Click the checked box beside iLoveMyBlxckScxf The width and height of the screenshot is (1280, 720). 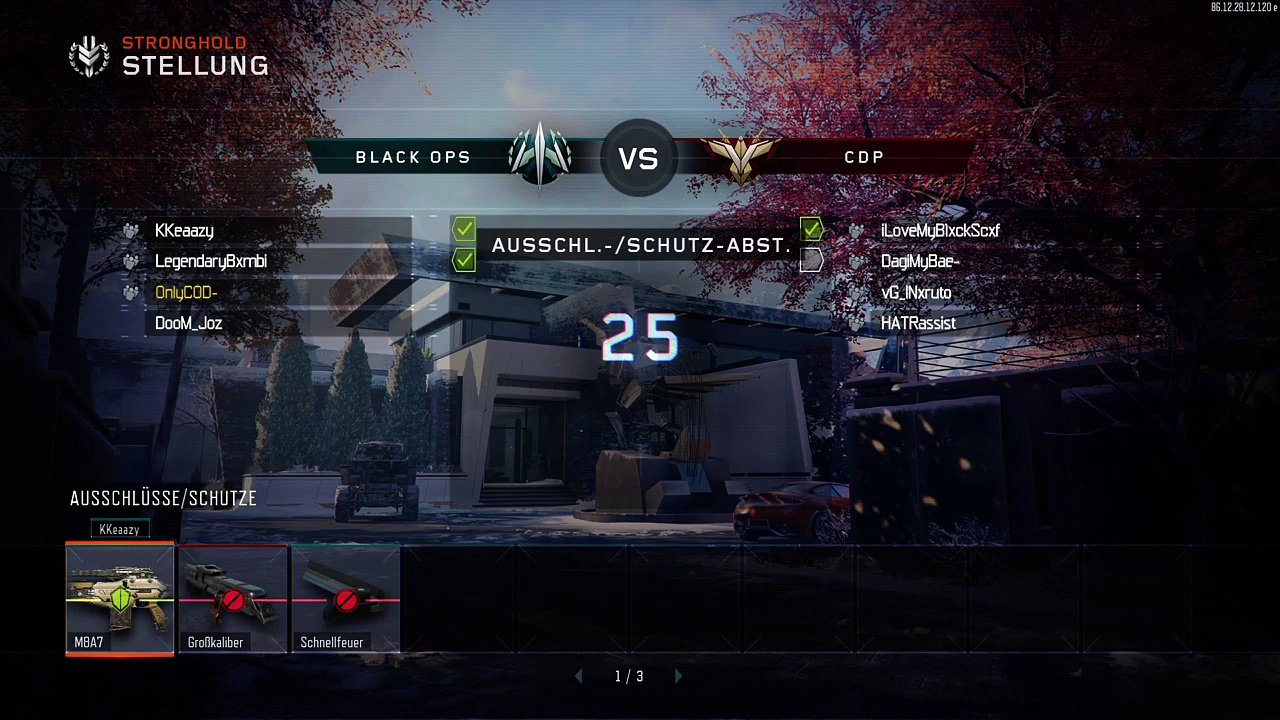click(811, 230)
